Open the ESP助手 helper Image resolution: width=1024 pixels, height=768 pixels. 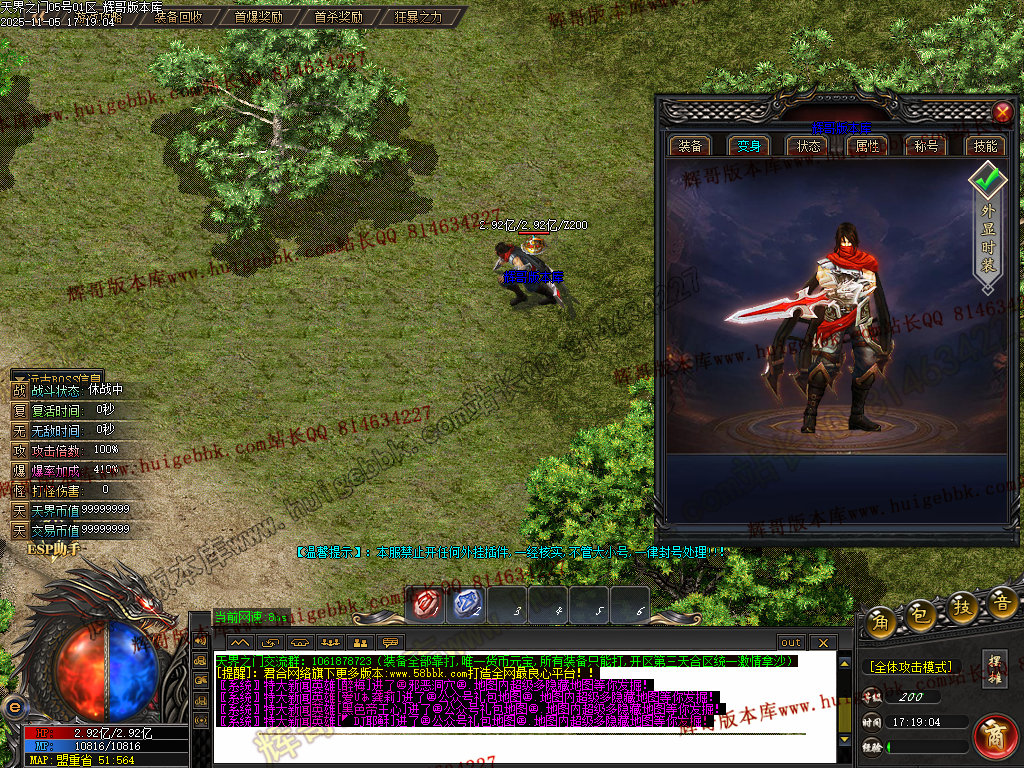[52, 549]
